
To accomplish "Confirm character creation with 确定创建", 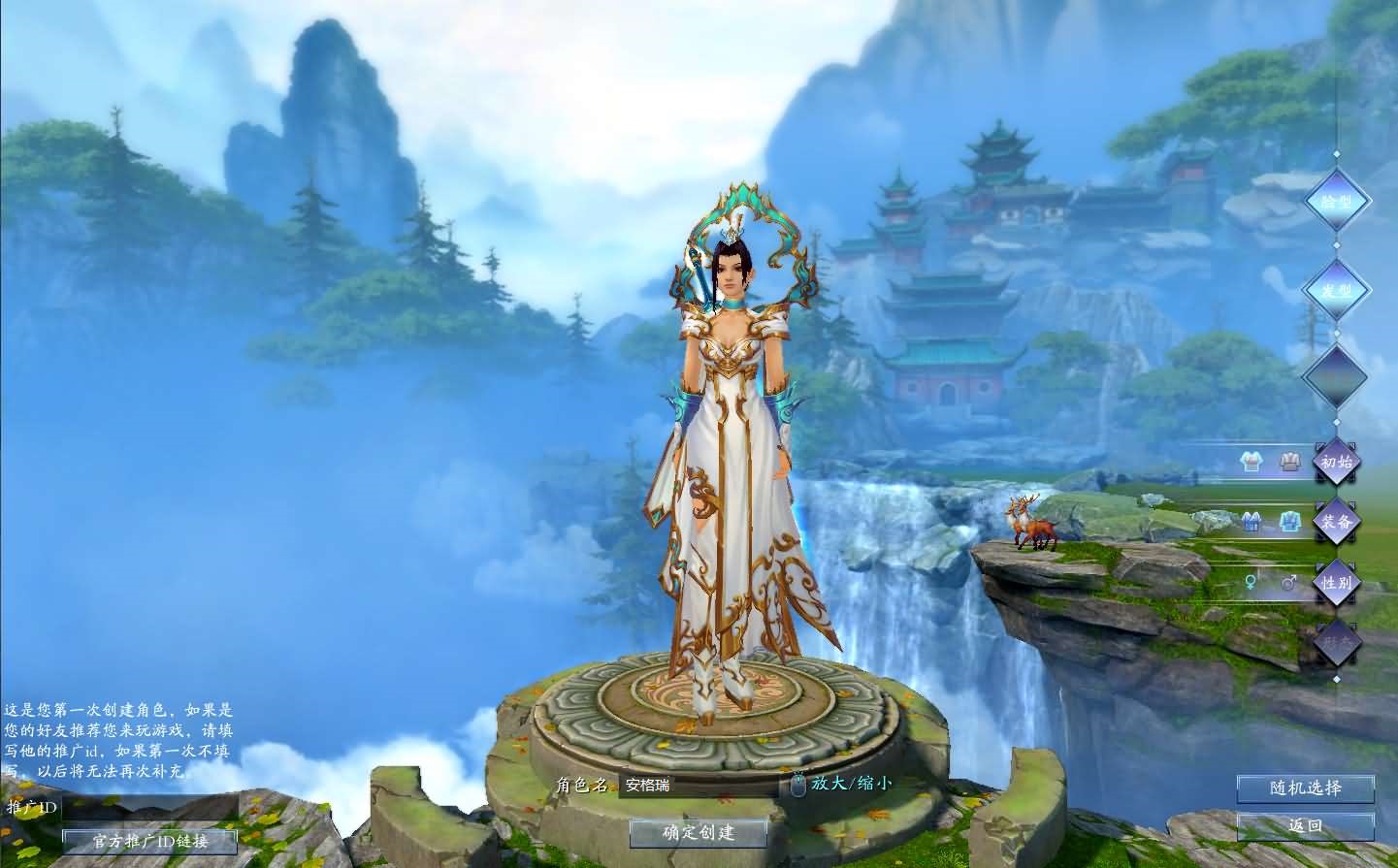I will click(x=699, y=832).
